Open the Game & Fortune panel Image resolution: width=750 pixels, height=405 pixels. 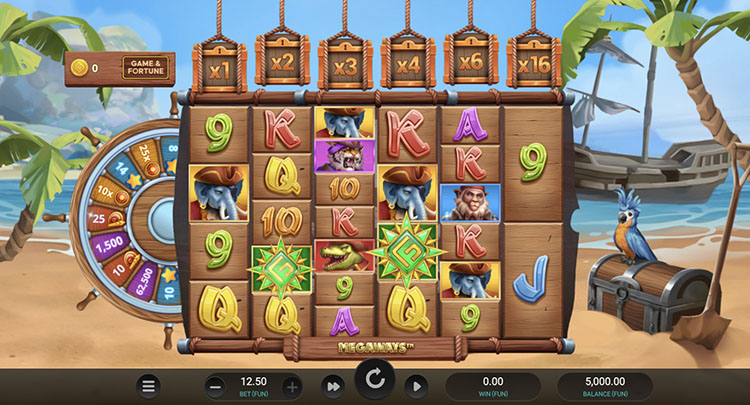coord(146,68)
